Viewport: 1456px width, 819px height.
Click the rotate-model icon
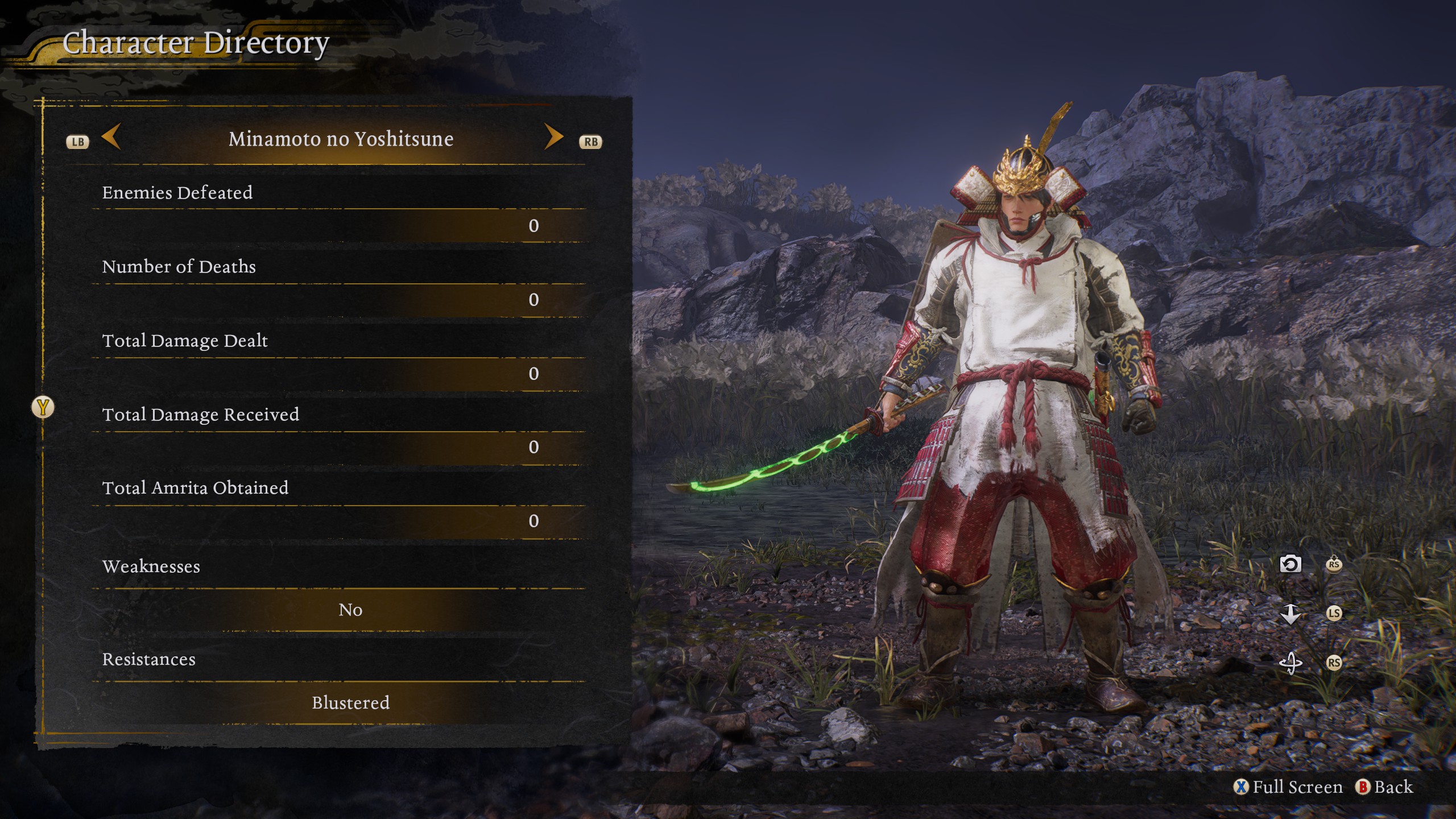[x=1290, y=663]
